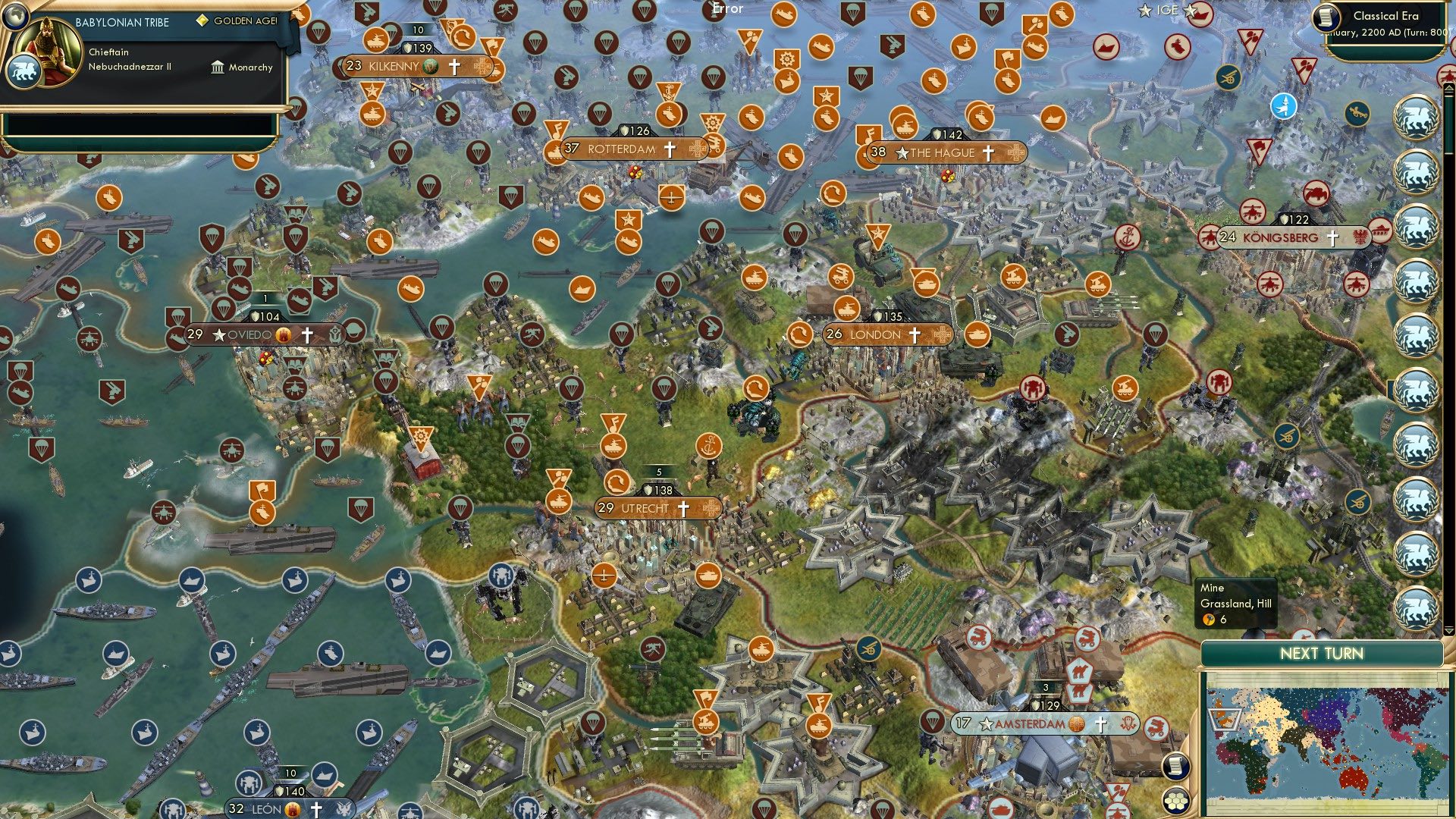Select the happiness face icon near Oviedo

[x=283, y=334]
